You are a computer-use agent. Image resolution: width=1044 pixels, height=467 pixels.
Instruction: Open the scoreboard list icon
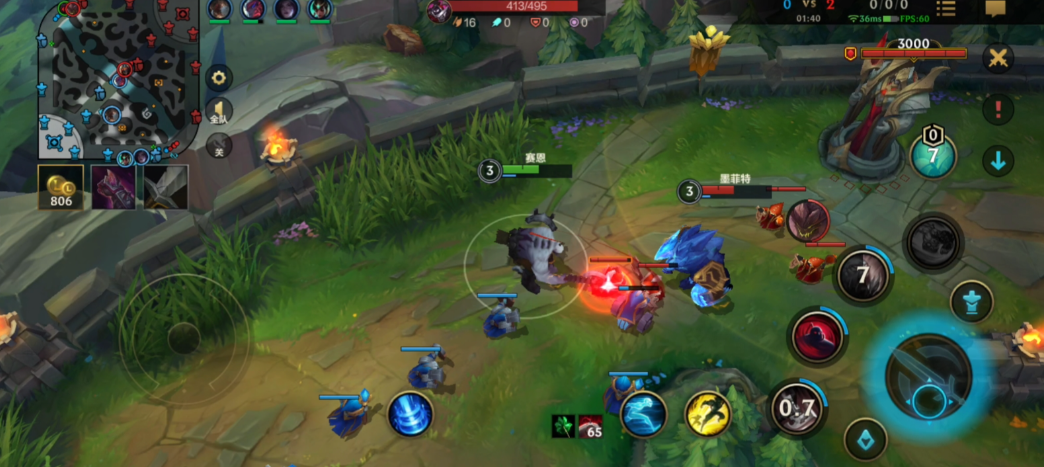pos(945,9)
